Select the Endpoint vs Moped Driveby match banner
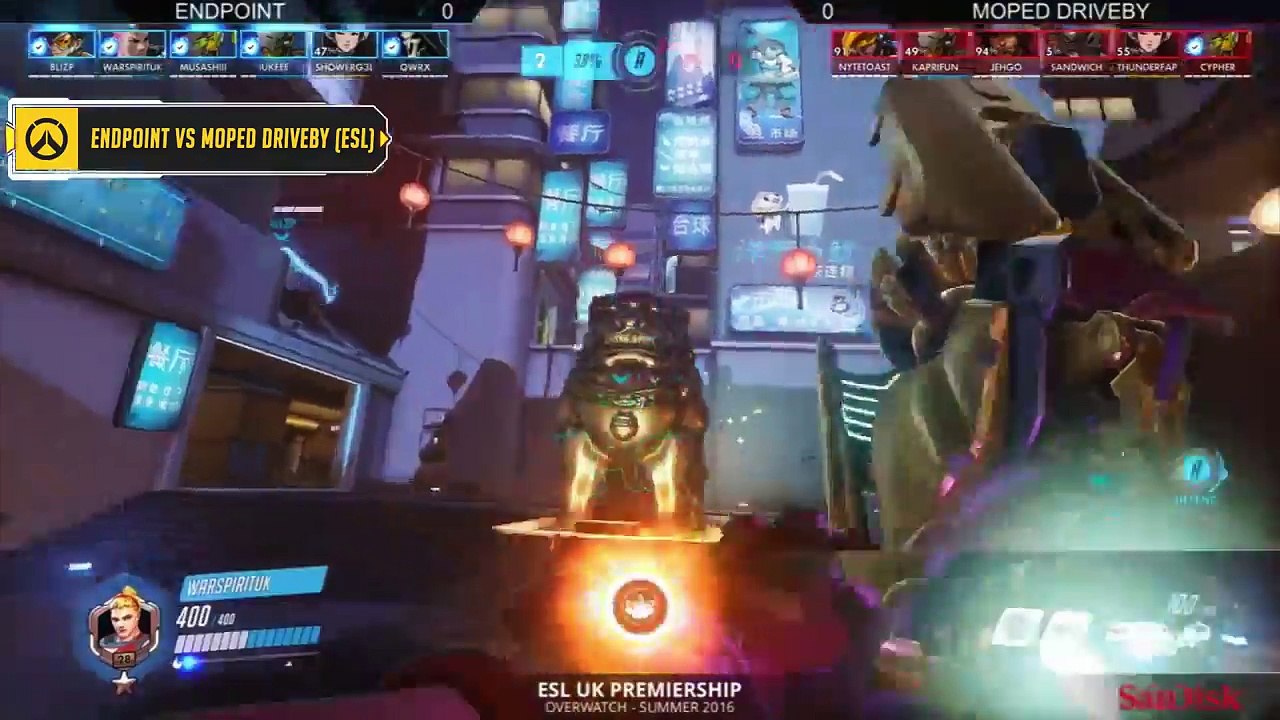 (x=200, y=139)
